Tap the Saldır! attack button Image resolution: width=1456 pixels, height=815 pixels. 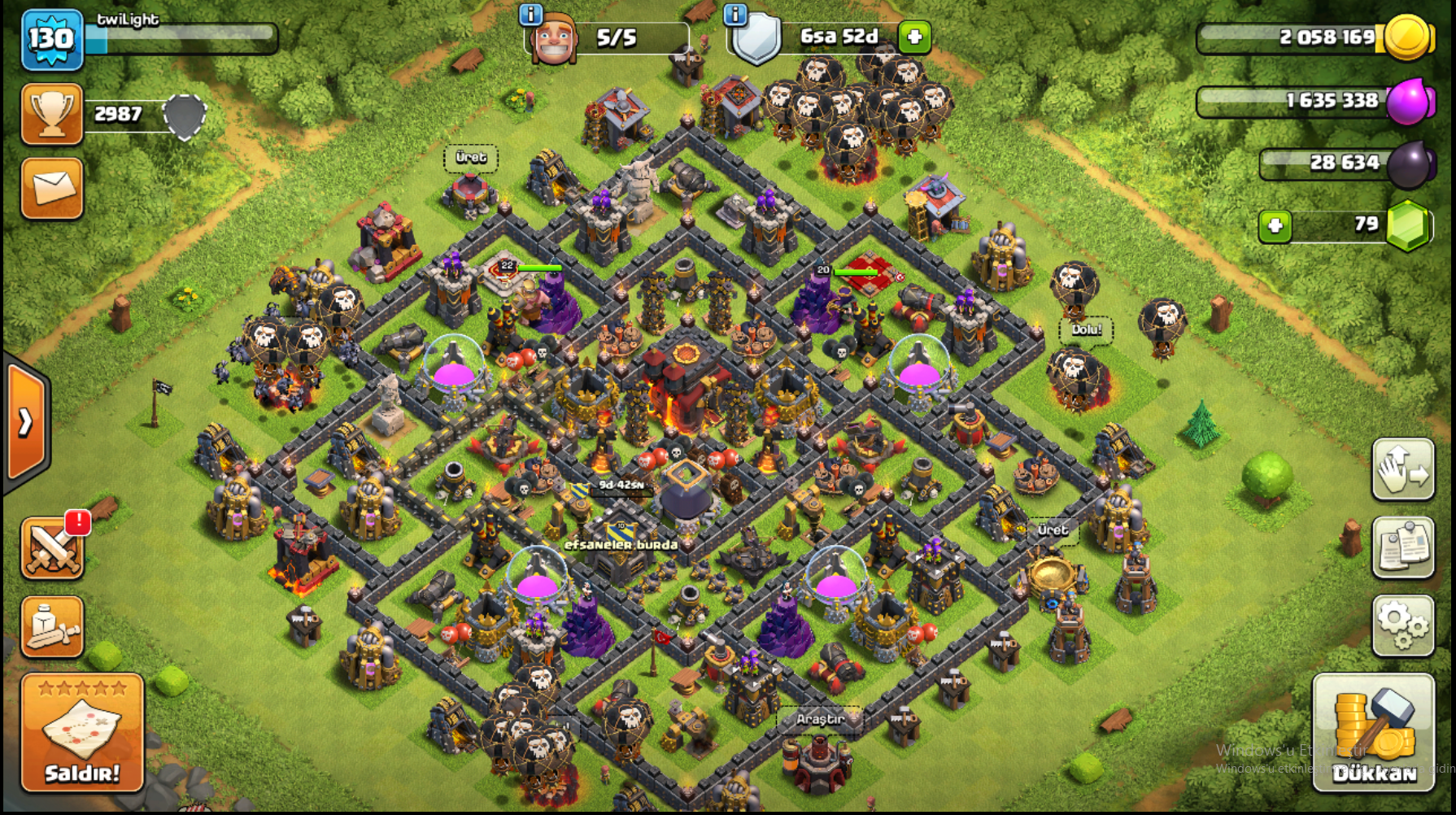[x=82, y=733]
